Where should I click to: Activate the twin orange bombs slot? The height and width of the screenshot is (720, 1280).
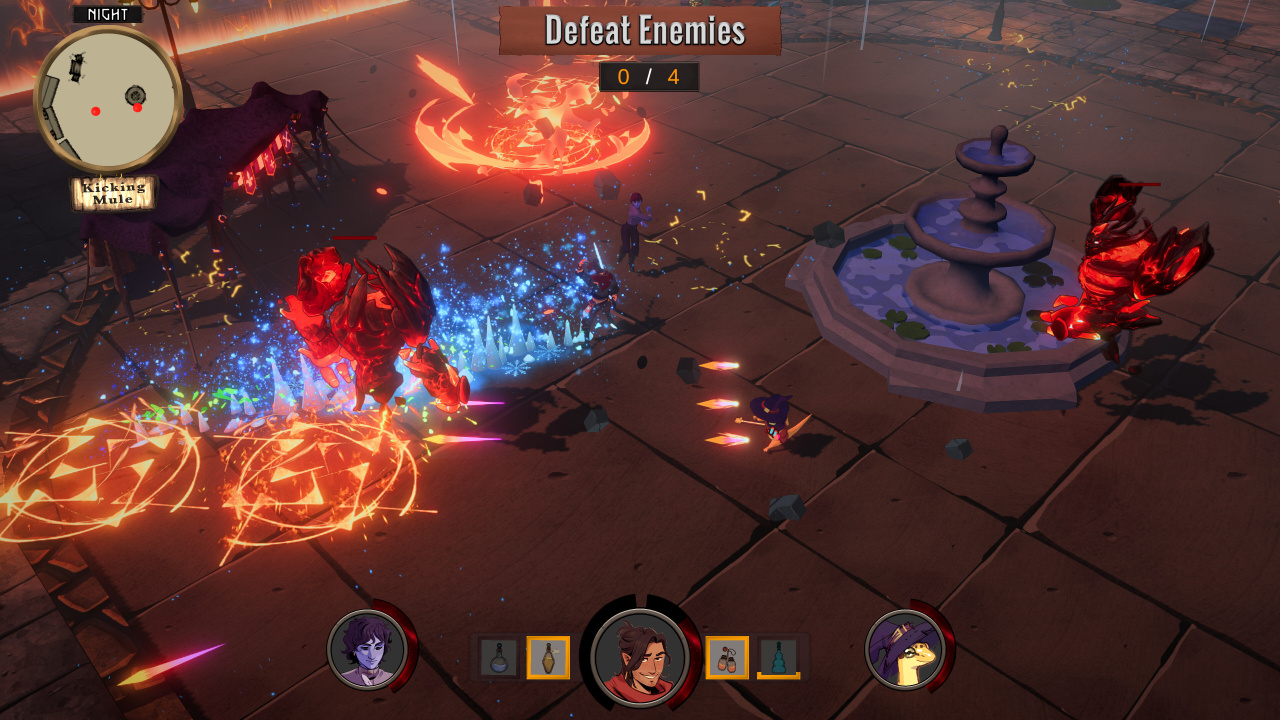[x=727, y=657]
